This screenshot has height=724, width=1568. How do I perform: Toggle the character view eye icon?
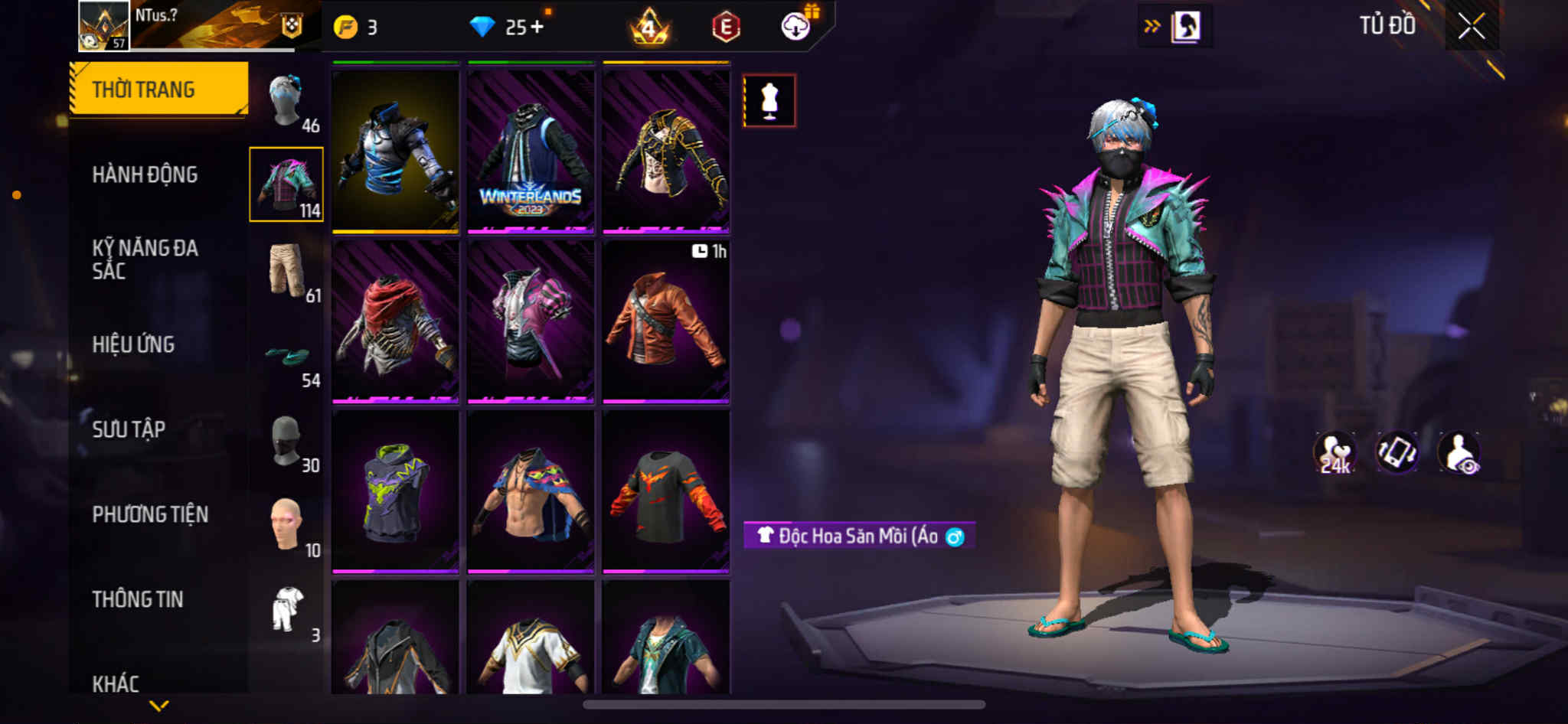click(1459, 452)
